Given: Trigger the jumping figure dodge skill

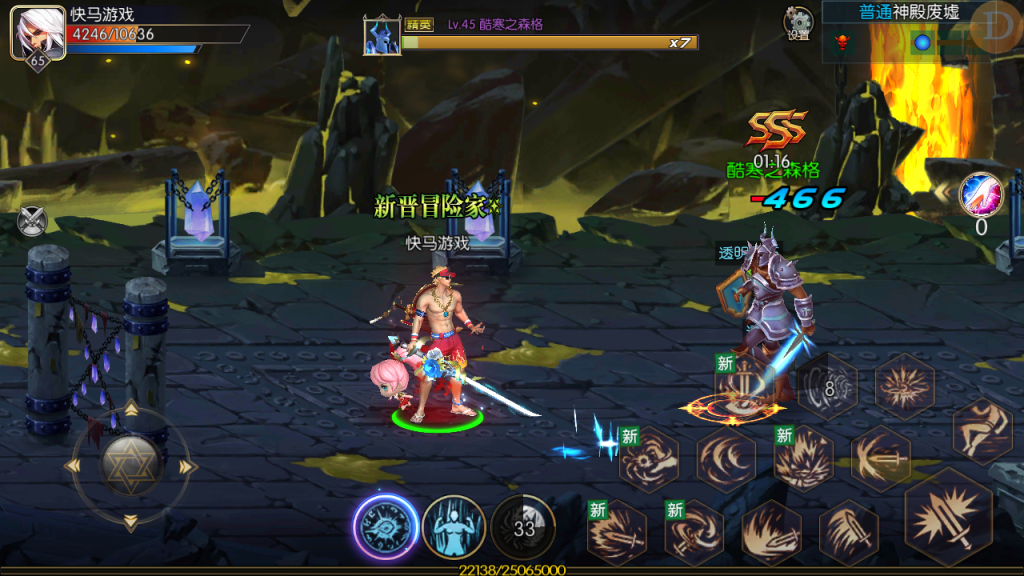Looking at the screenshot, I should [x=982, y=430].
